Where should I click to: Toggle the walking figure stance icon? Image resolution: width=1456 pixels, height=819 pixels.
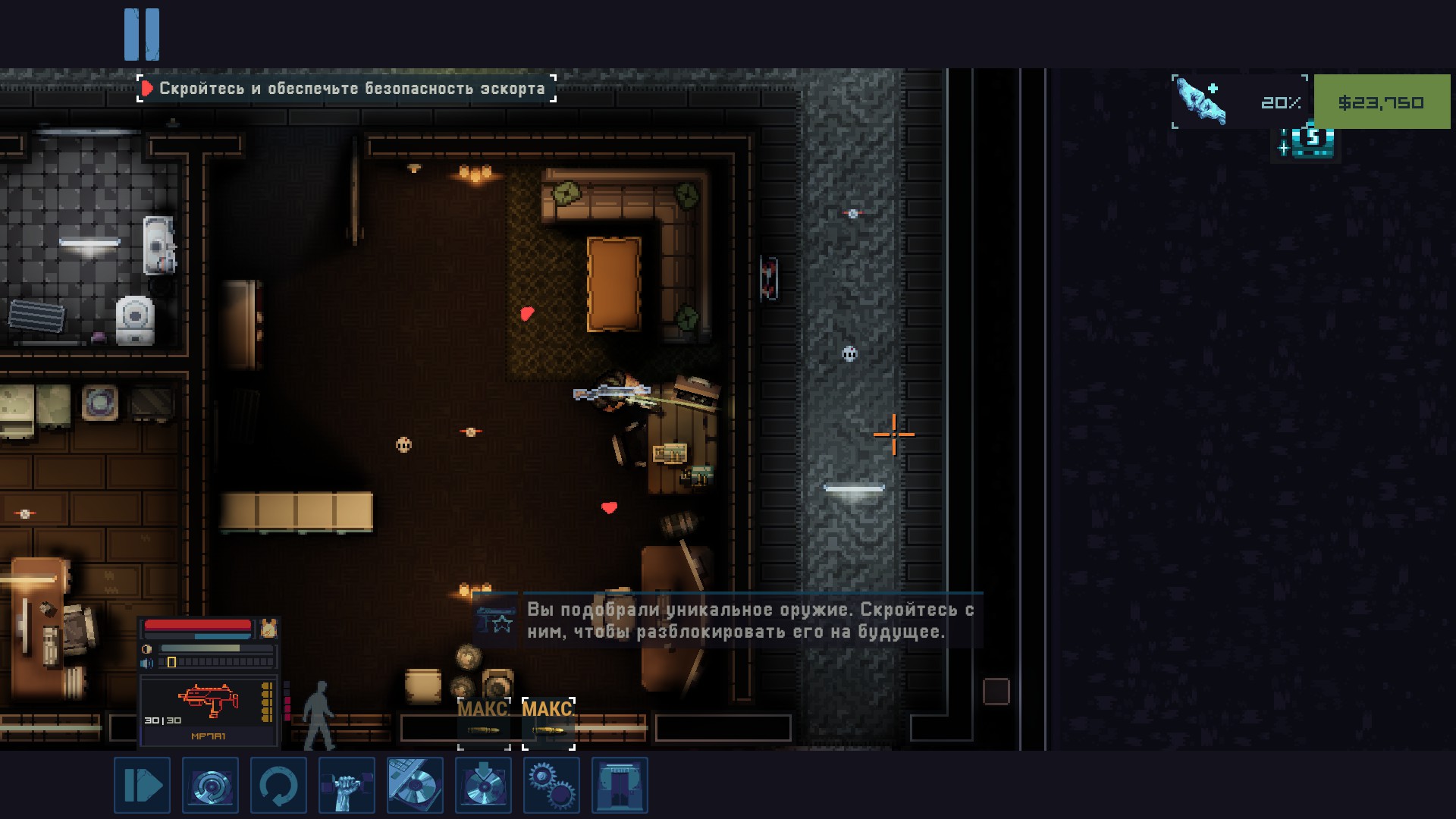(318, 714)
